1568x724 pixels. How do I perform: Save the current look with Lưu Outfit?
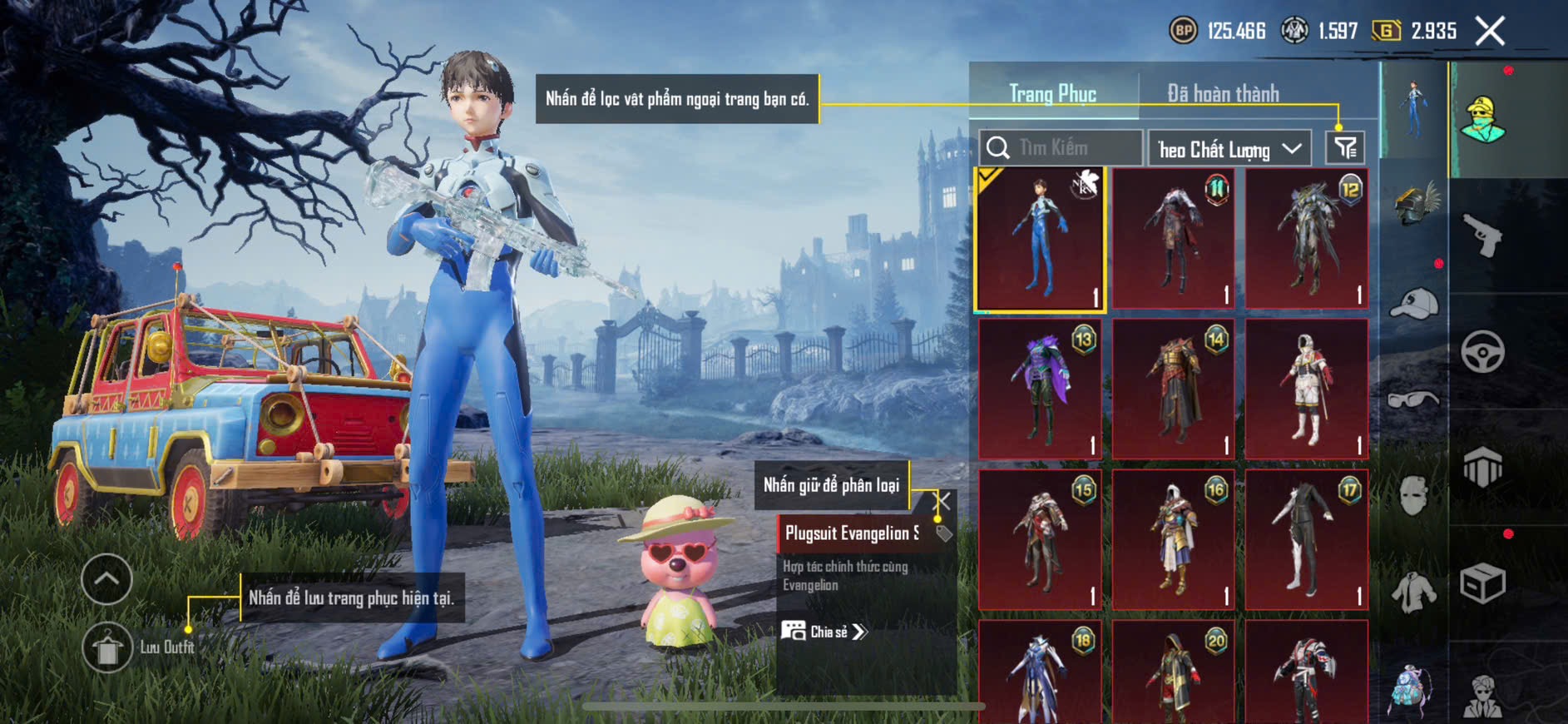coord(107,647)
